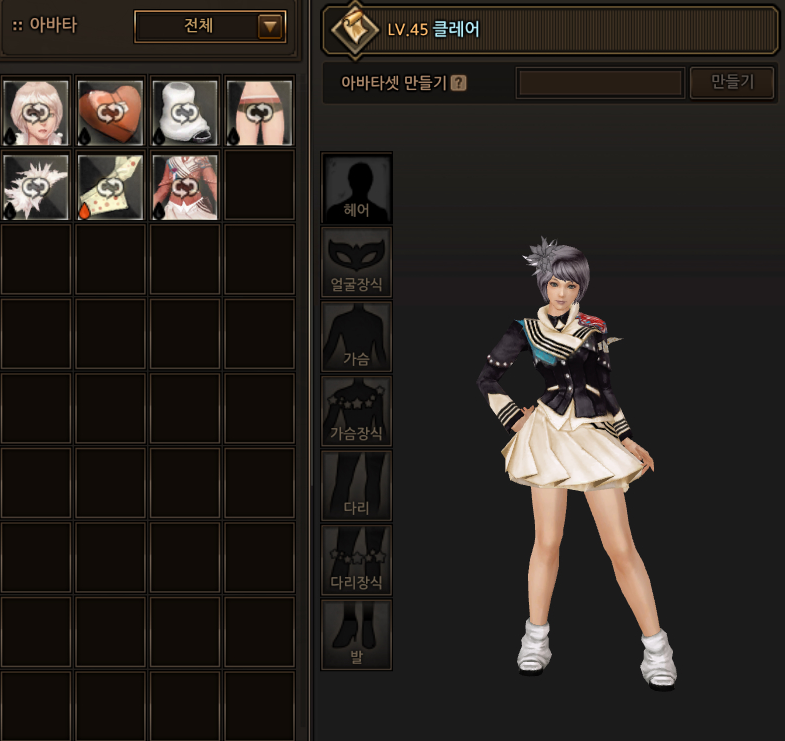Open the 발 equipment slot
The image size is (785, 741).
pos(356,635)
